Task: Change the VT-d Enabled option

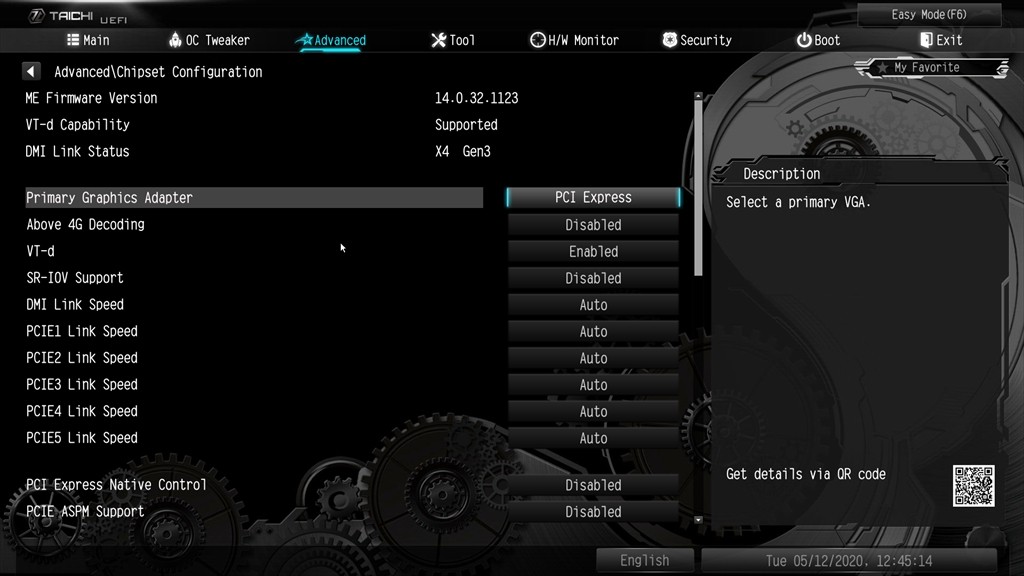Action: point(593,252)
